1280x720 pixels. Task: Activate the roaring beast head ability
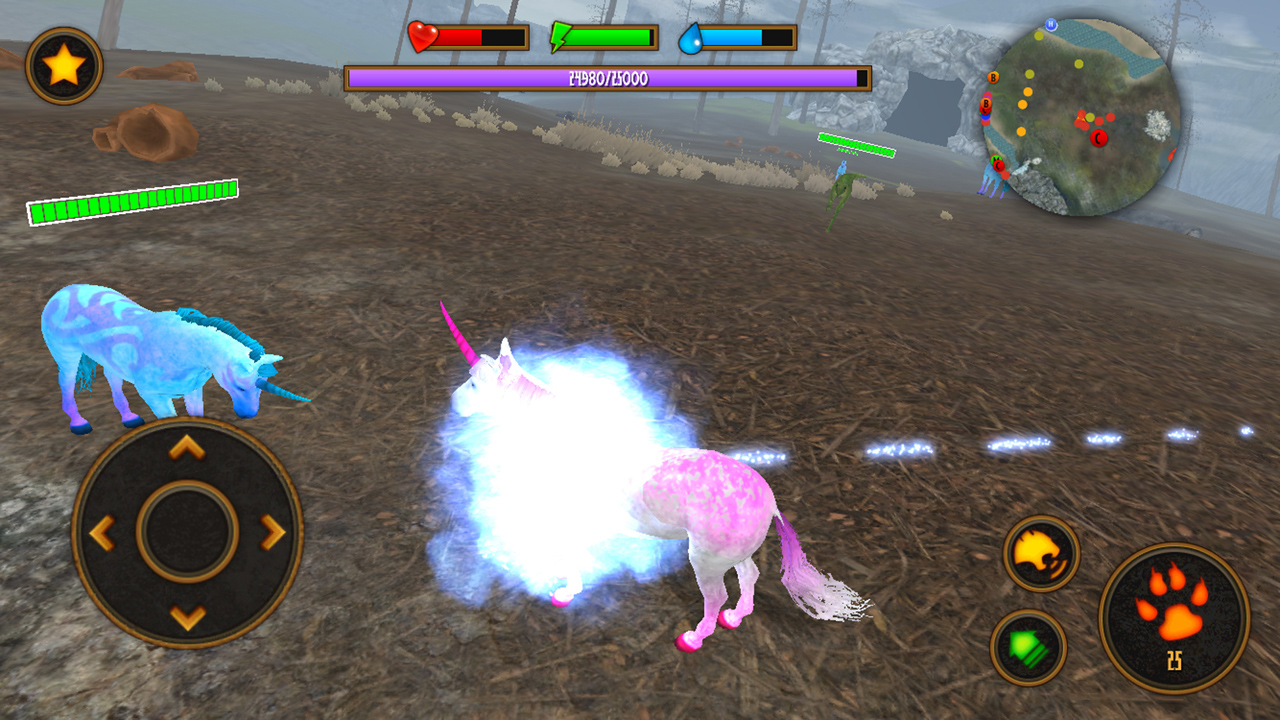1041,553
